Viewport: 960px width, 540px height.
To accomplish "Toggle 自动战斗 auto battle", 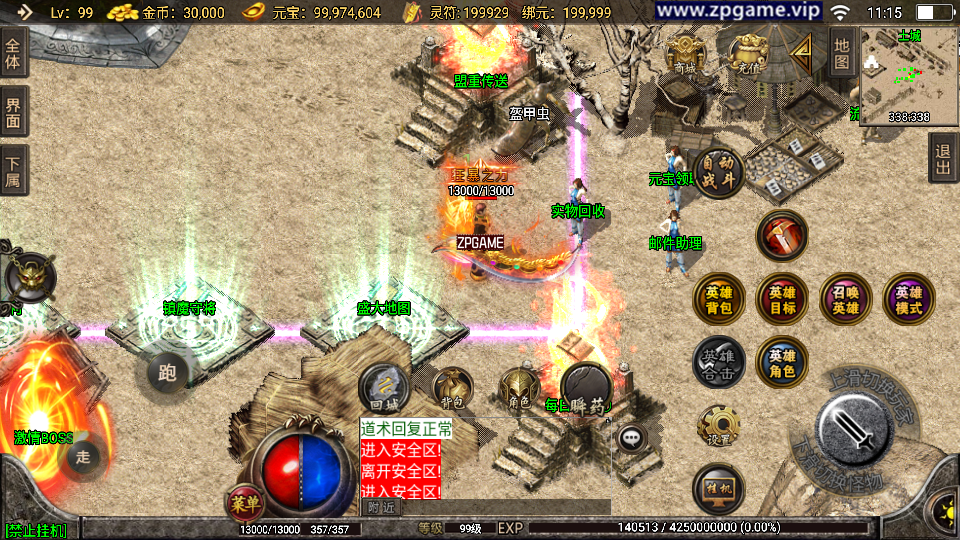I will pos(719,173).
